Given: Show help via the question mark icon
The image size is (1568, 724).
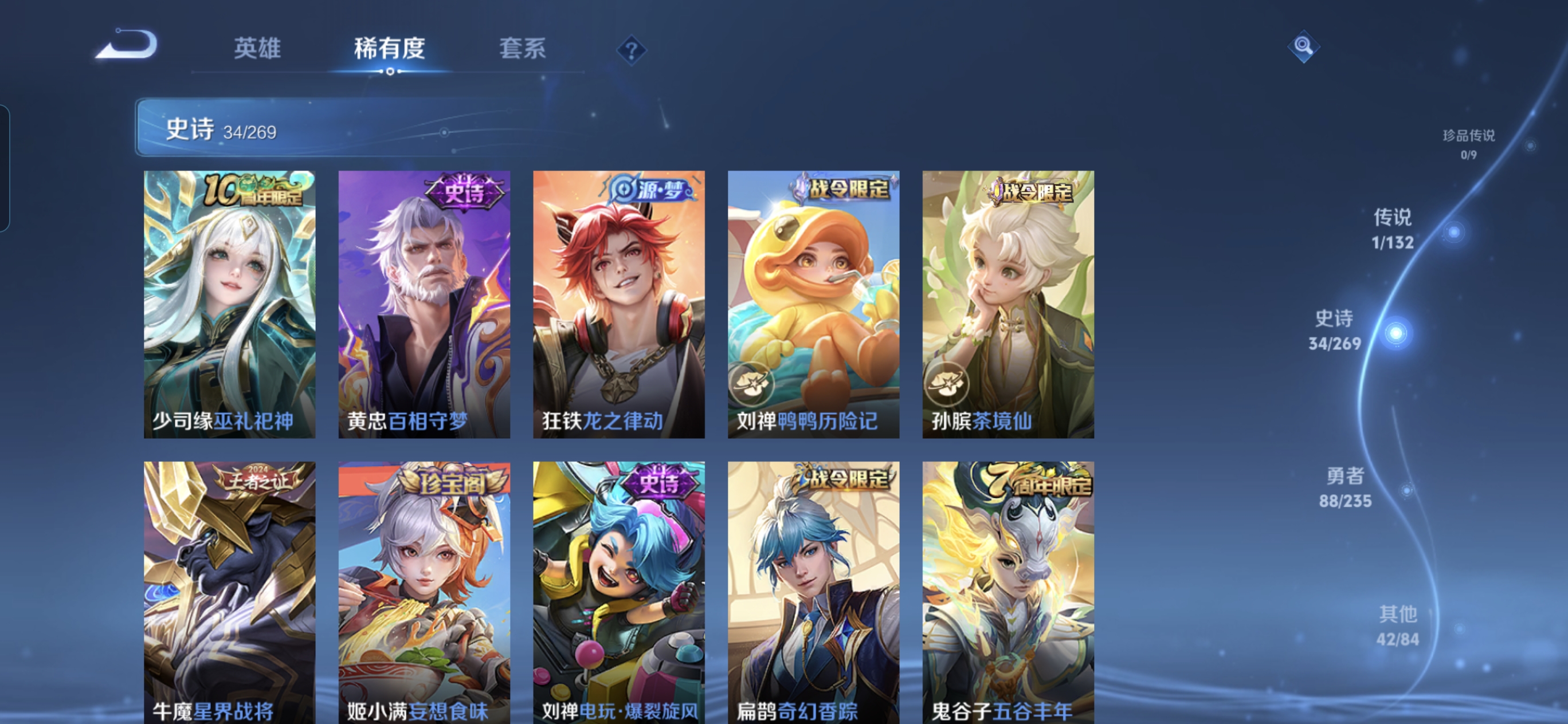Looking at the screenshot, I should coord(631,50).
